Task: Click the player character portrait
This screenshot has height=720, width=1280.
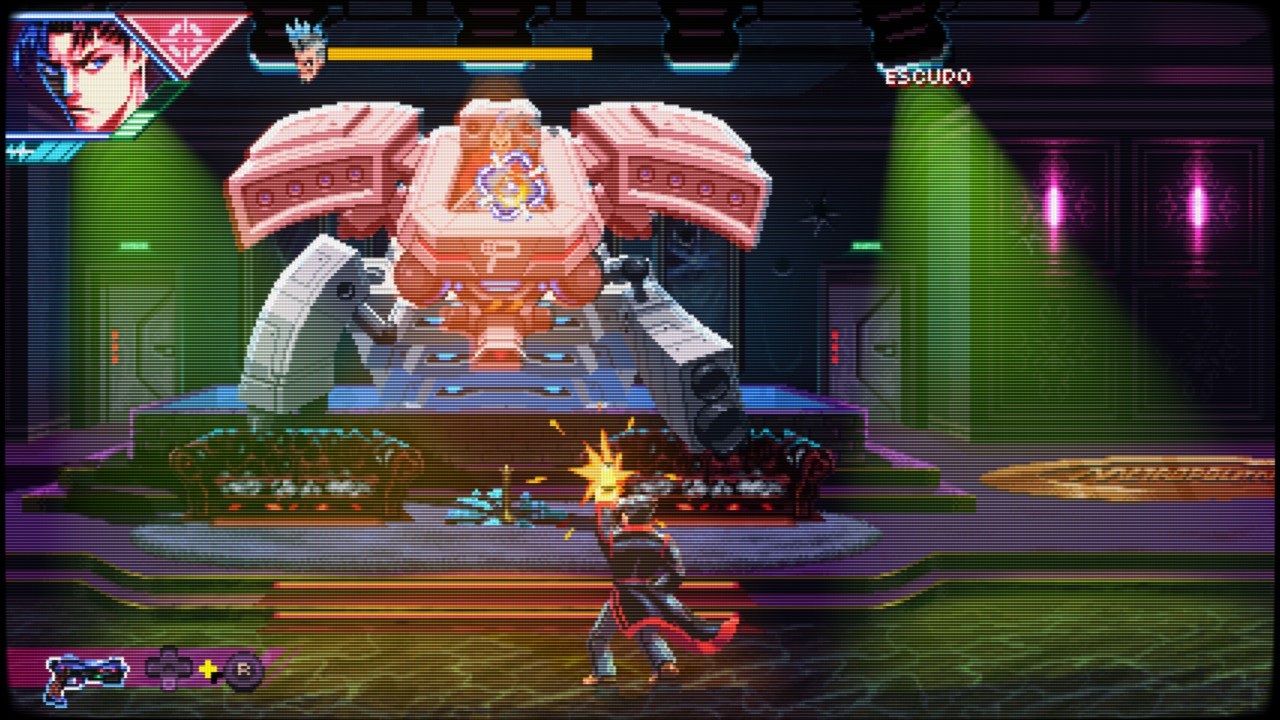Action: pos(82,77)
